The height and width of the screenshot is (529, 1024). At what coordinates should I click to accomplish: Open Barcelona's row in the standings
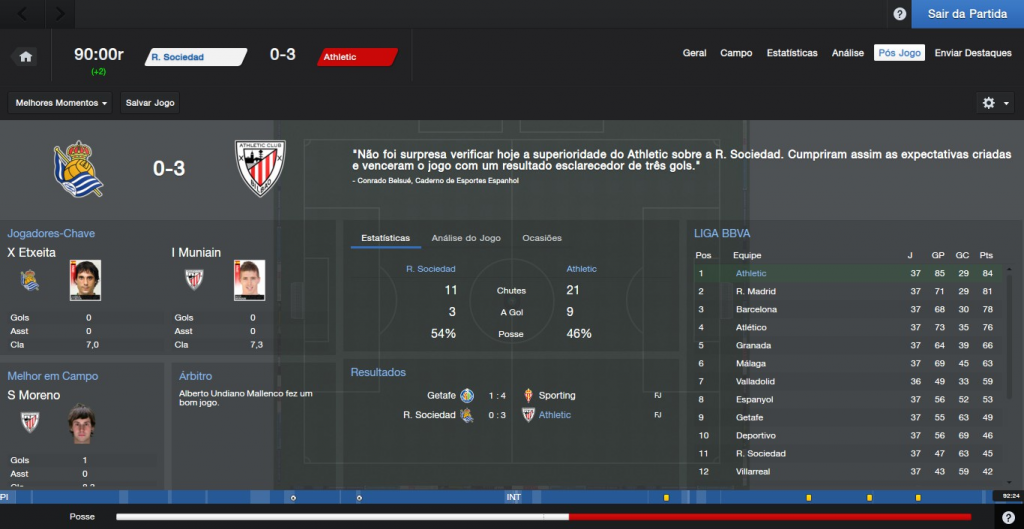coord(757,309)
